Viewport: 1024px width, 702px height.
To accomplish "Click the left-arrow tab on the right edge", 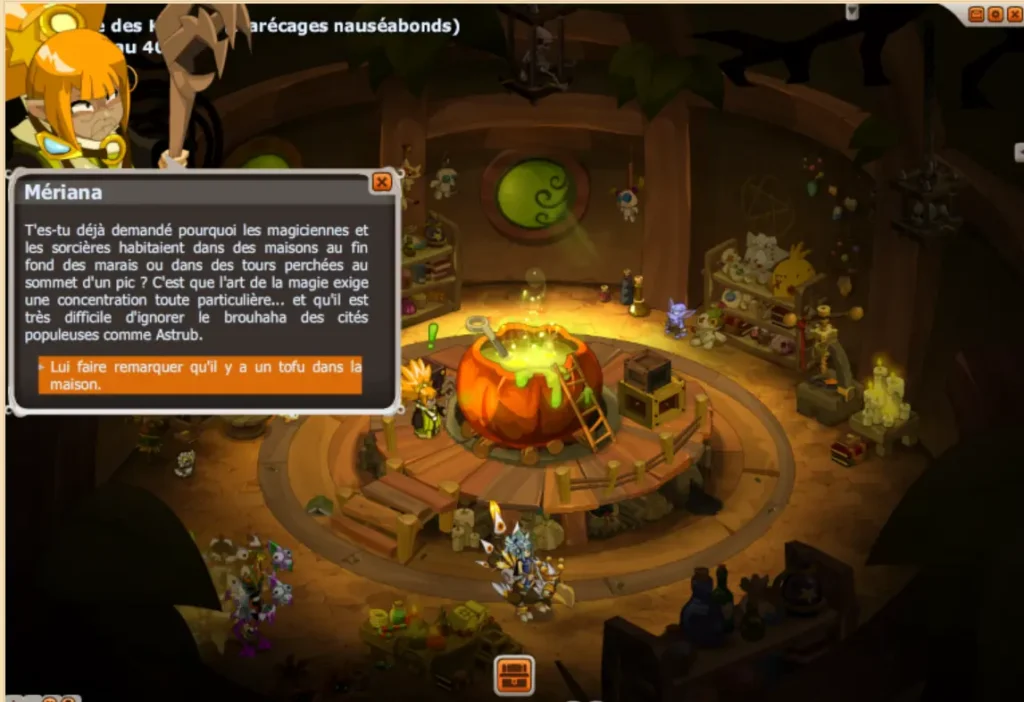I will (x=1019, y=152).
